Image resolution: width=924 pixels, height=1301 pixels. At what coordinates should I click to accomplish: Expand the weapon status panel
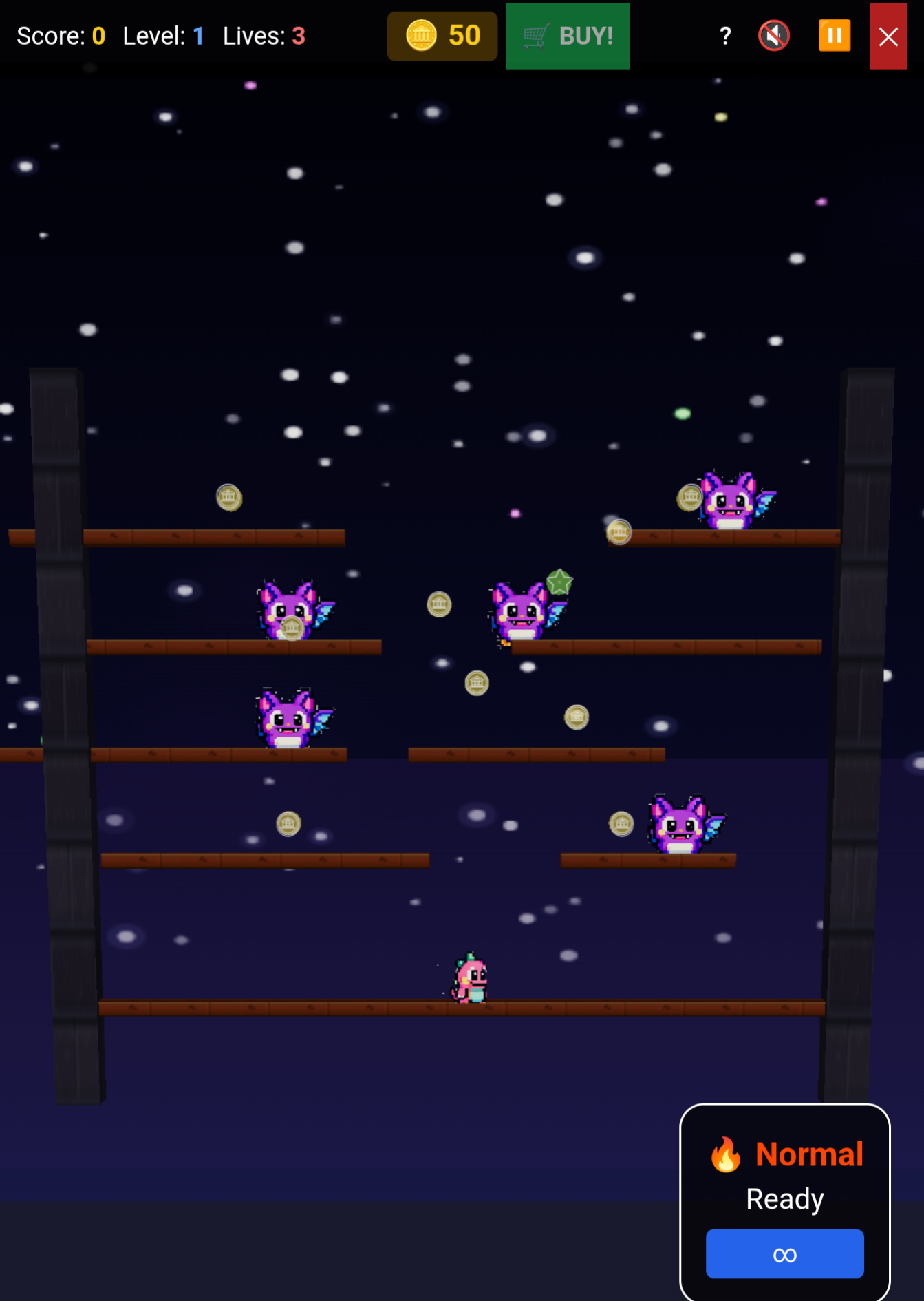coord(784,1201)
